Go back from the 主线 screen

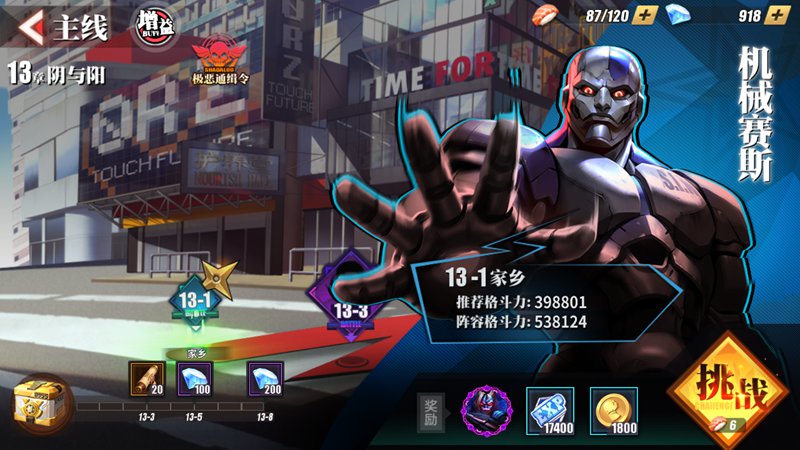(x=31, y=27)
